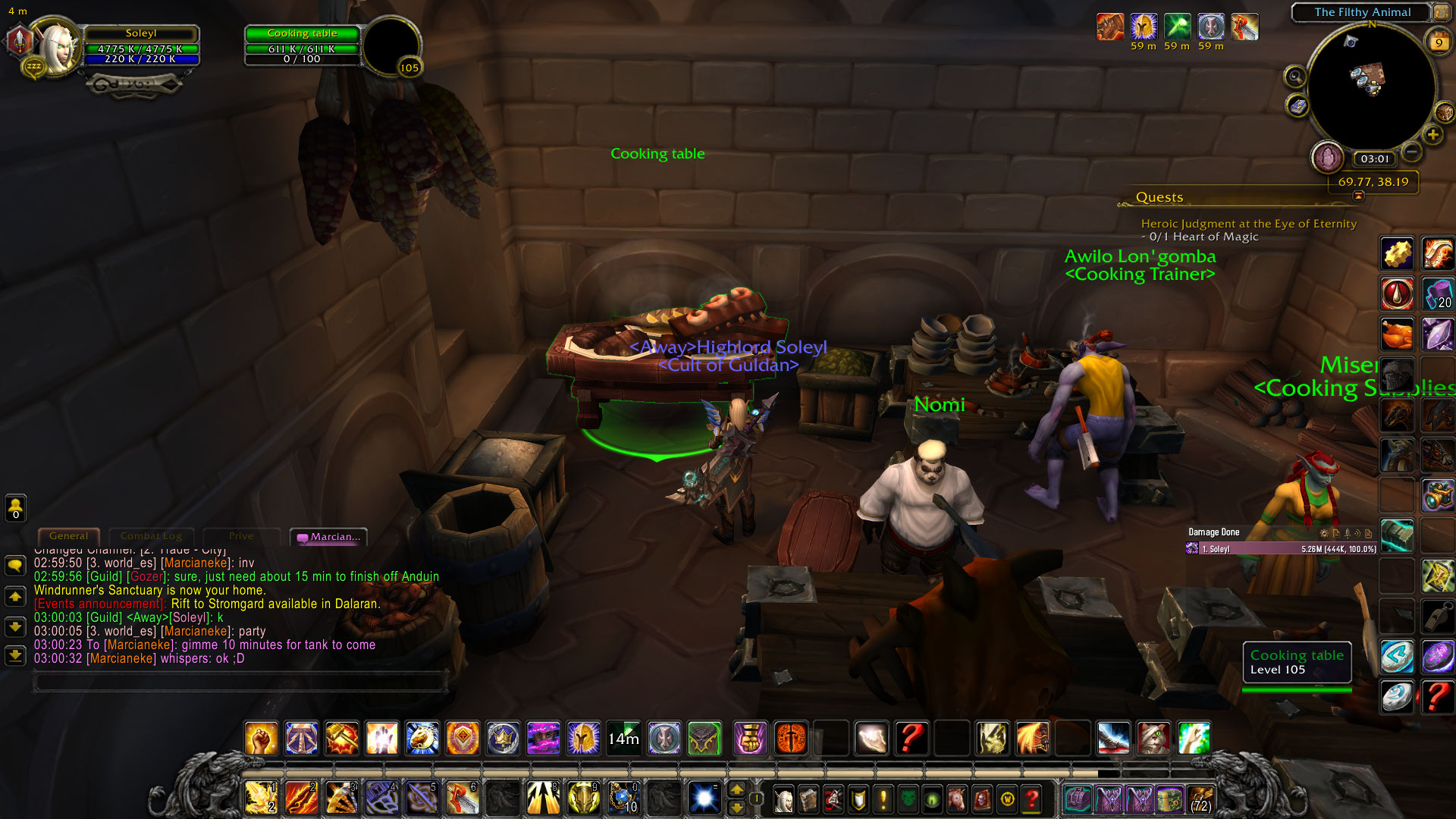
Task: Open the Heroic Judgment quest tracker entry
Action: pyautogui.click(x=1248, y=224)
